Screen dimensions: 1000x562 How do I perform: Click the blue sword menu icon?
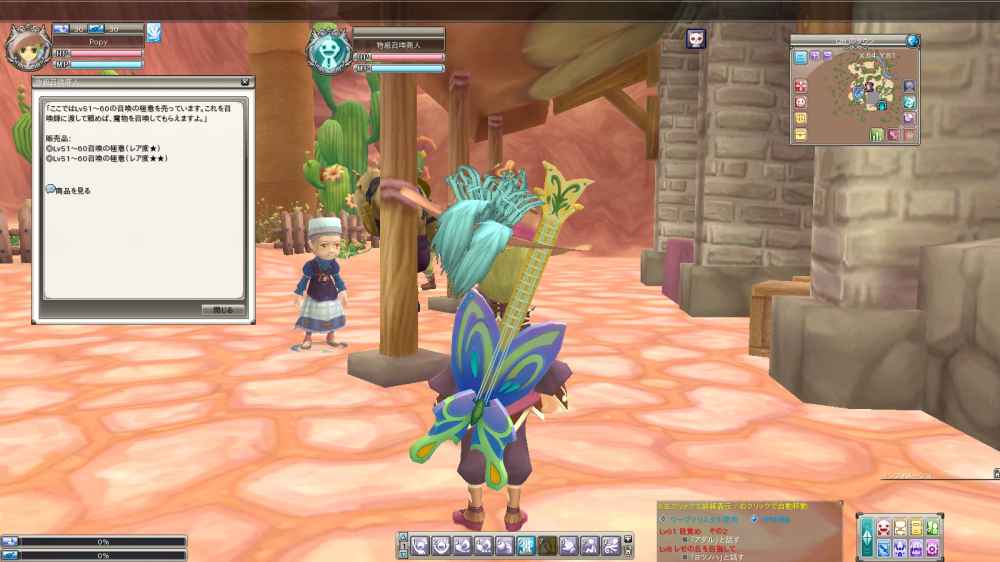[884, 548]
